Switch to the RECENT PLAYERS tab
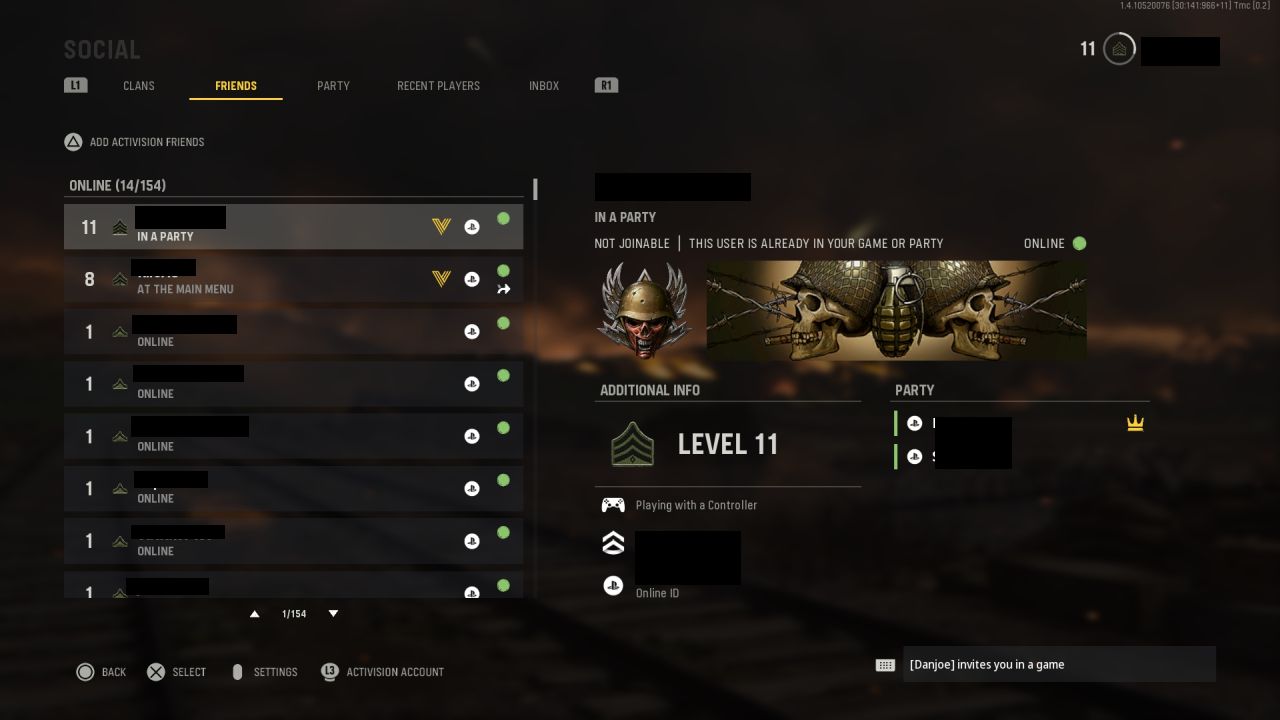Image resolution: width=1280 pixels, height=720 pixels. (438, 85)
